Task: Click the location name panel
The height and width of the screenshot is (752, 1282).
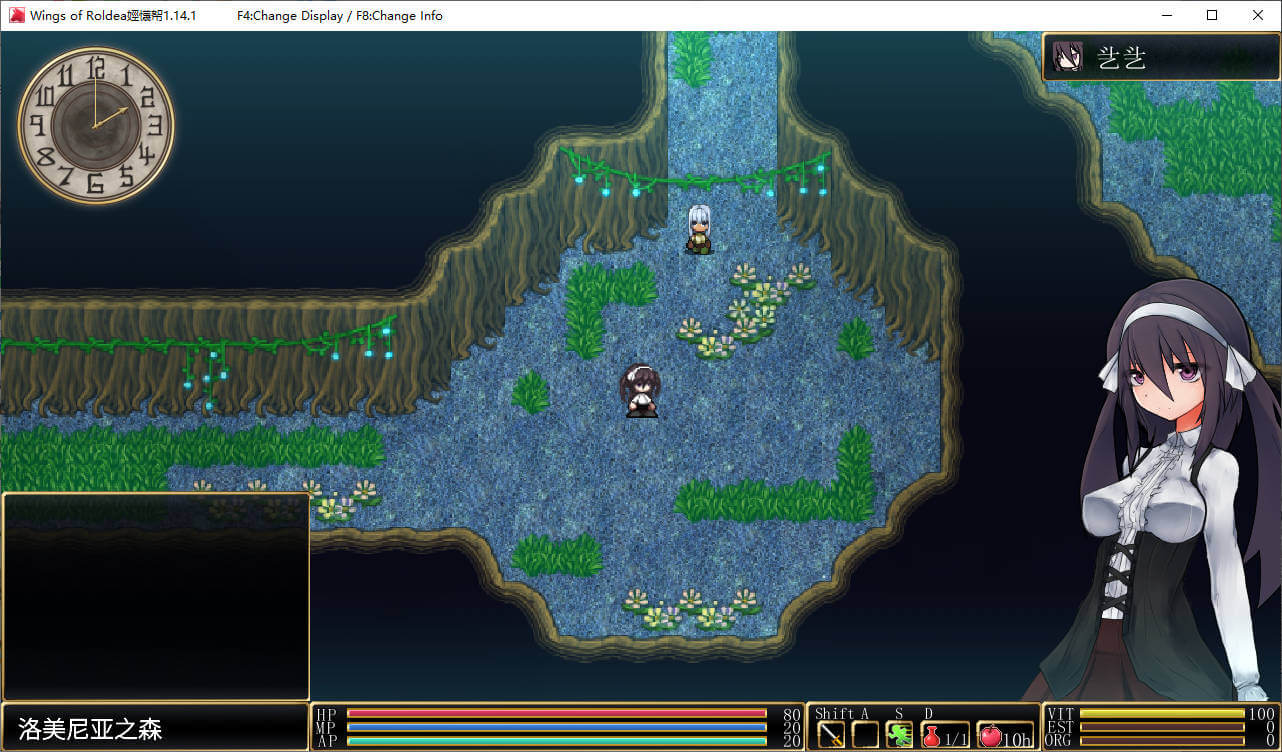Action: (155, 727)
